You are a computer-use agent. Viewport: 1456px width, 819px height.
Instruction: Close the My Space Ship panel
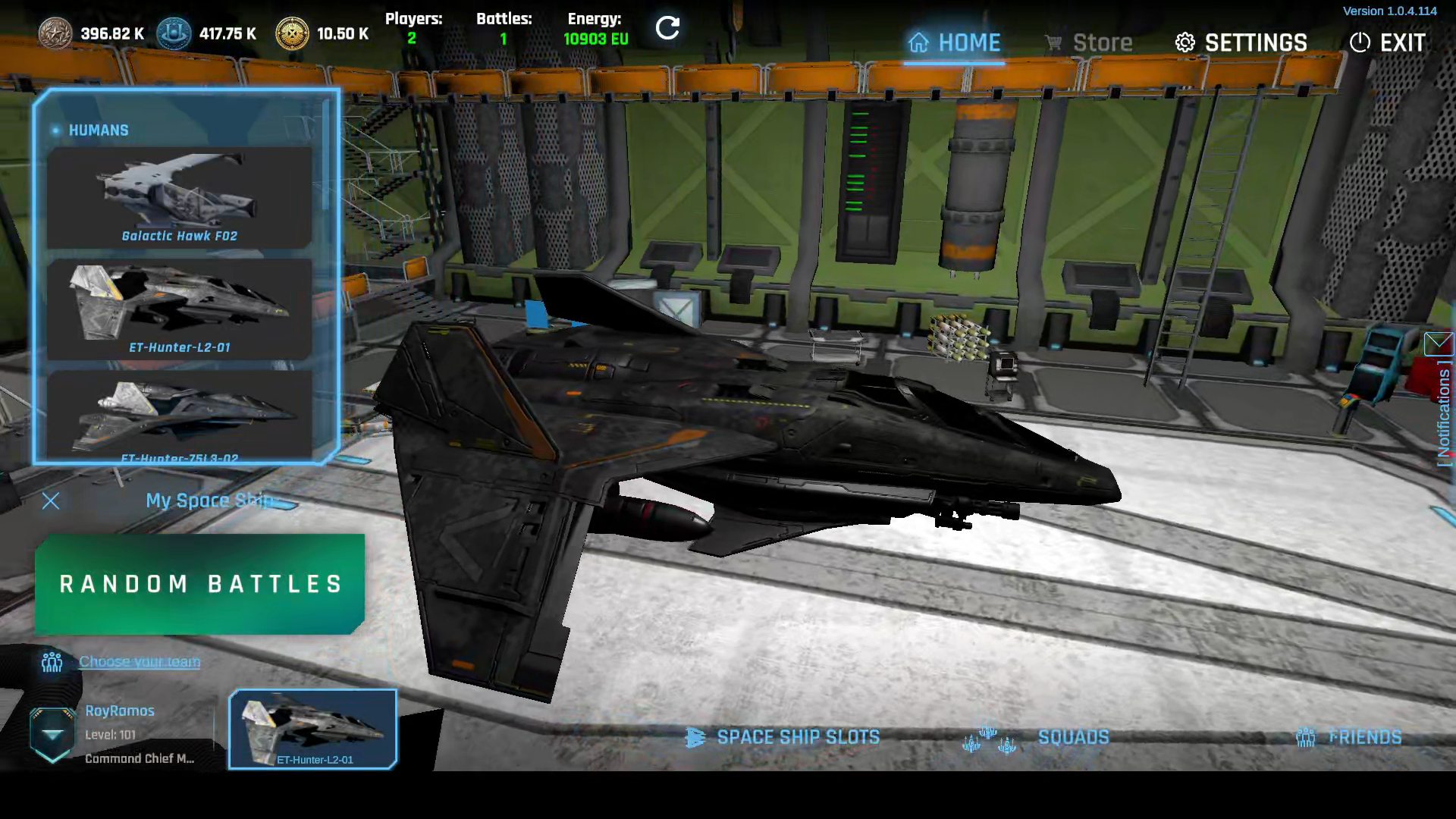tap(51, 501)
